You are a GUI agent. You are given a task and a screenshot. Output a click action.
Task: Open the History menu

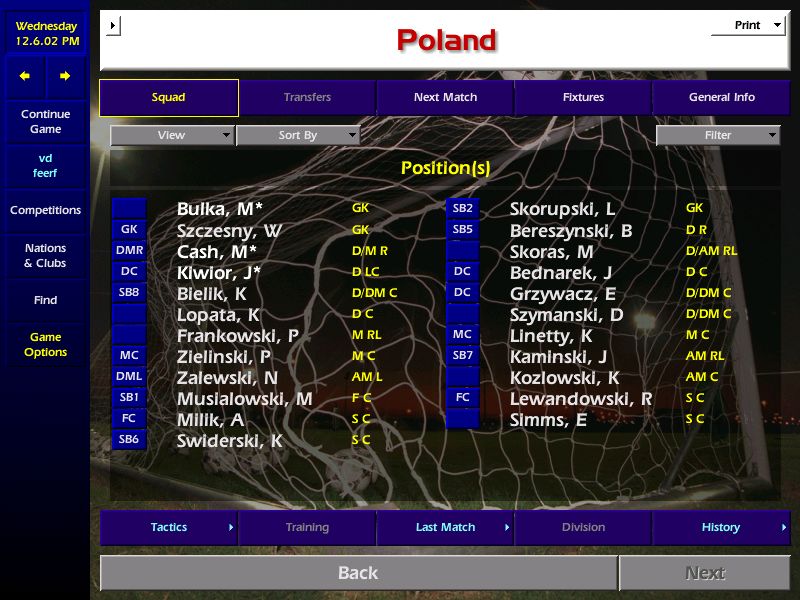click(x=721, y=527)
